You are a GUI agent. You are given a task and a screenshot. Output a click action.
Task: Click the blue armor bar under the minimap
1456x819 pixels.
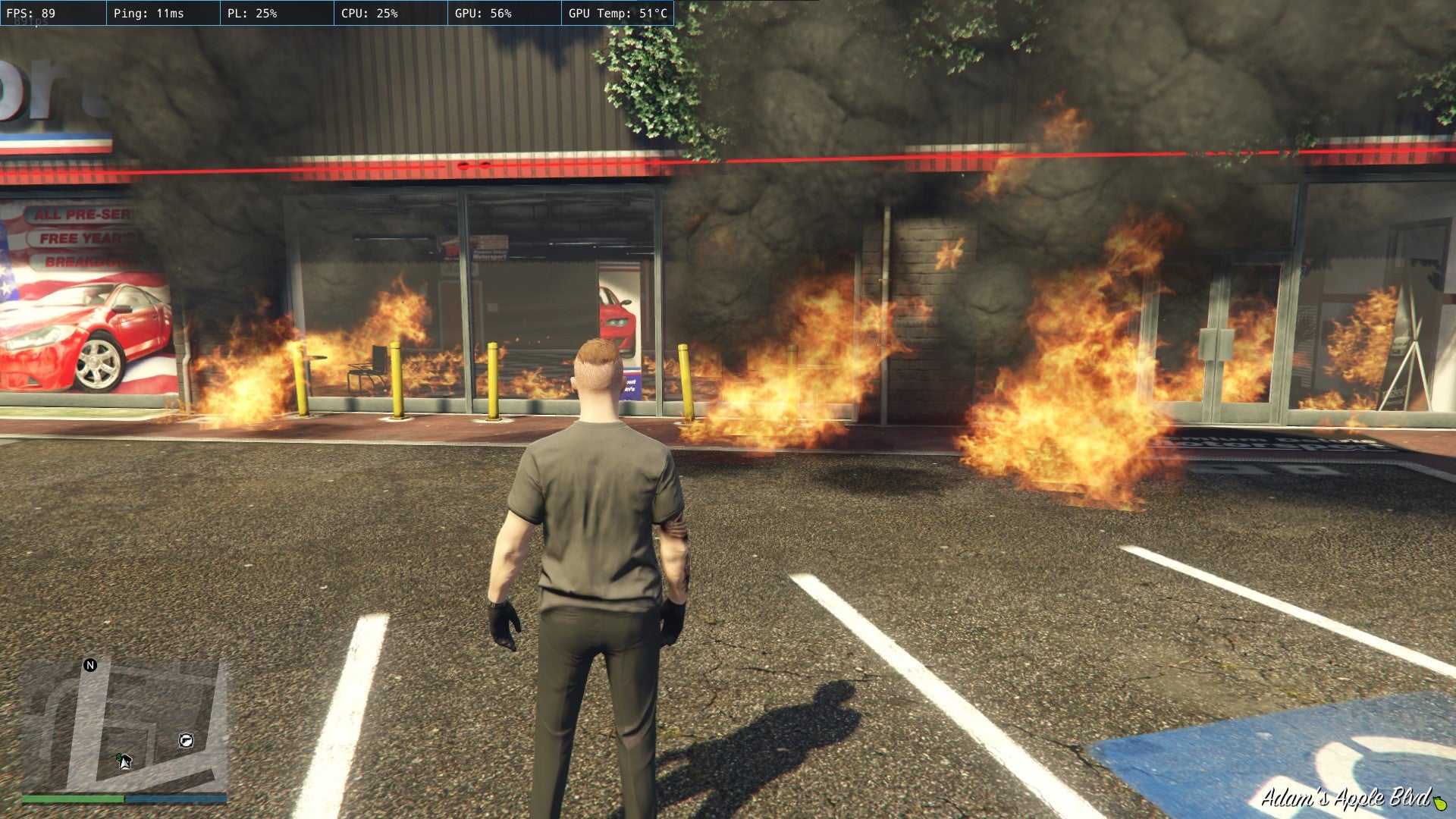click(x=175, y=799)
